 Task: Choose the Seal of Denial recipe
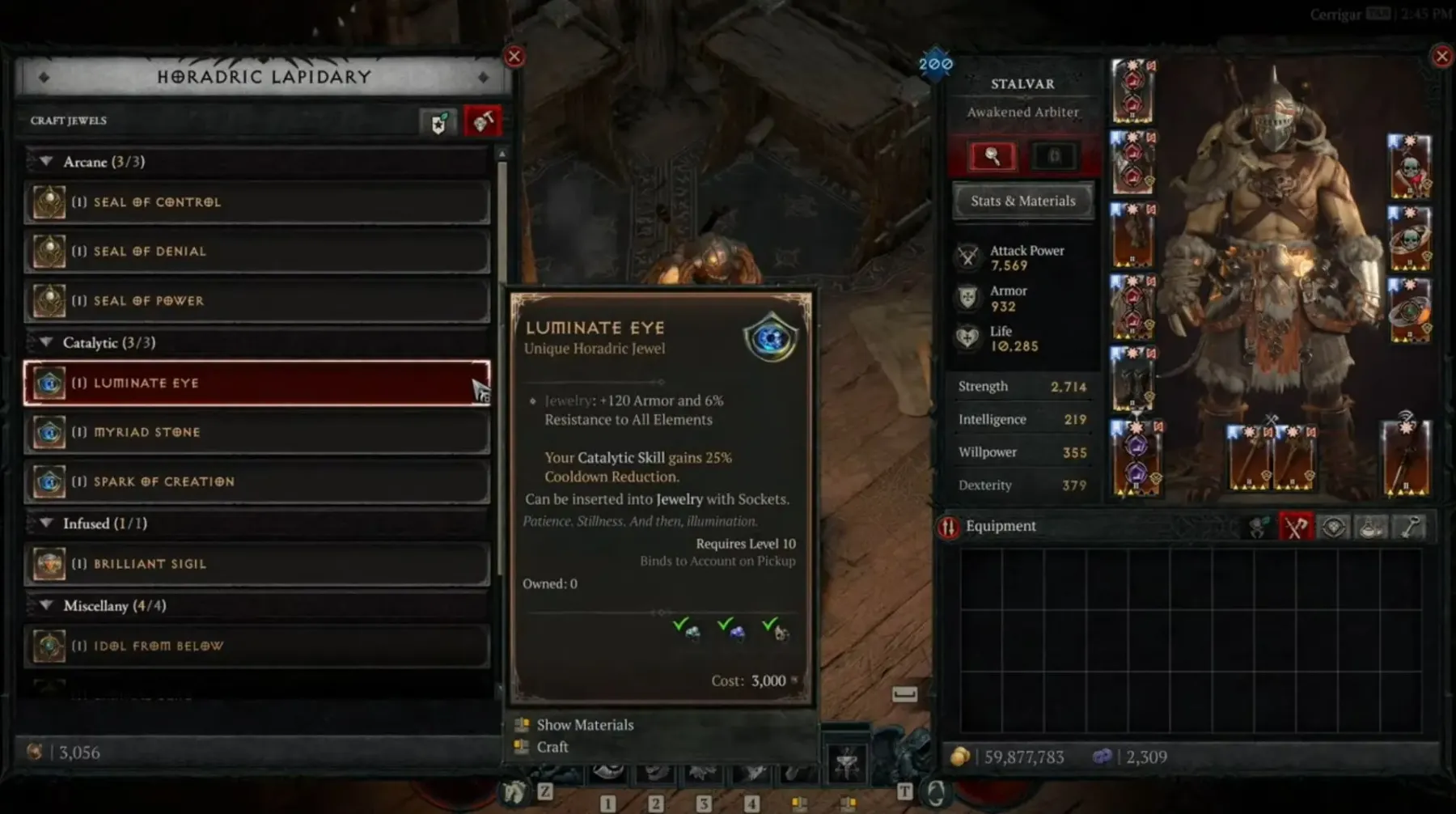click(x=257, y=252)
